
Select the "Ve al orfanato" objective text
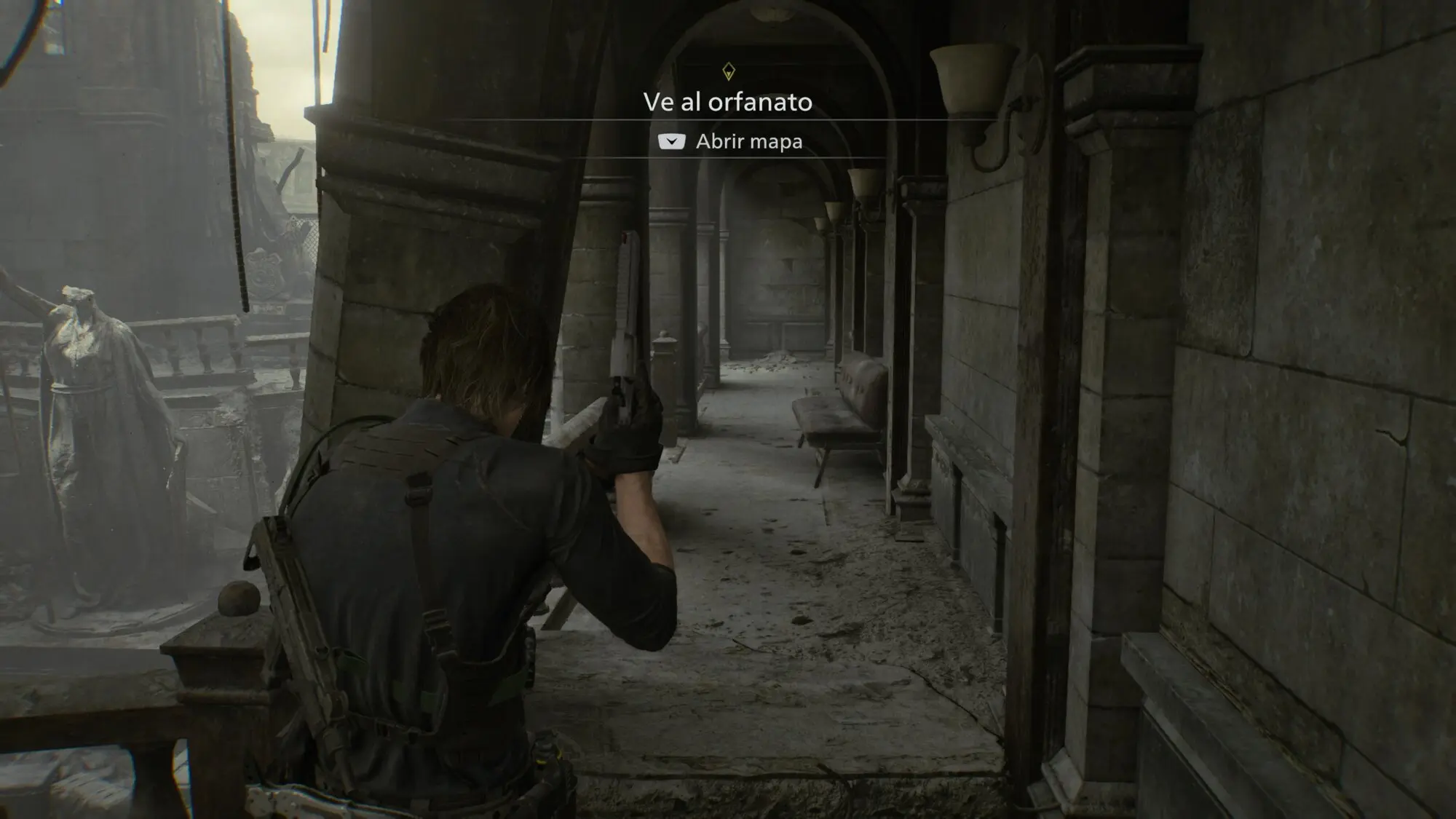pos(727,103)
